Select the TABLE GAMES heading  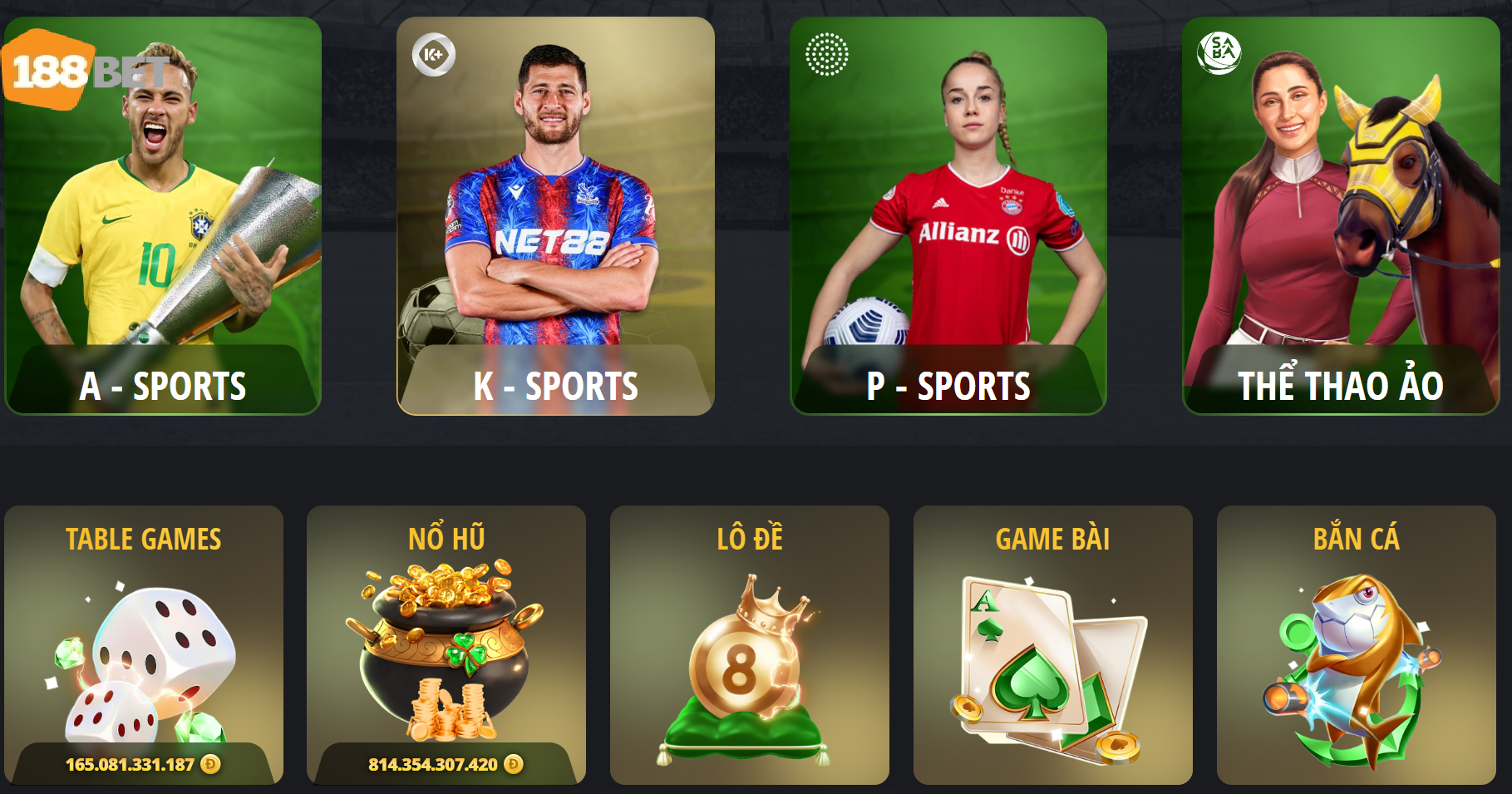pos(143,539)
